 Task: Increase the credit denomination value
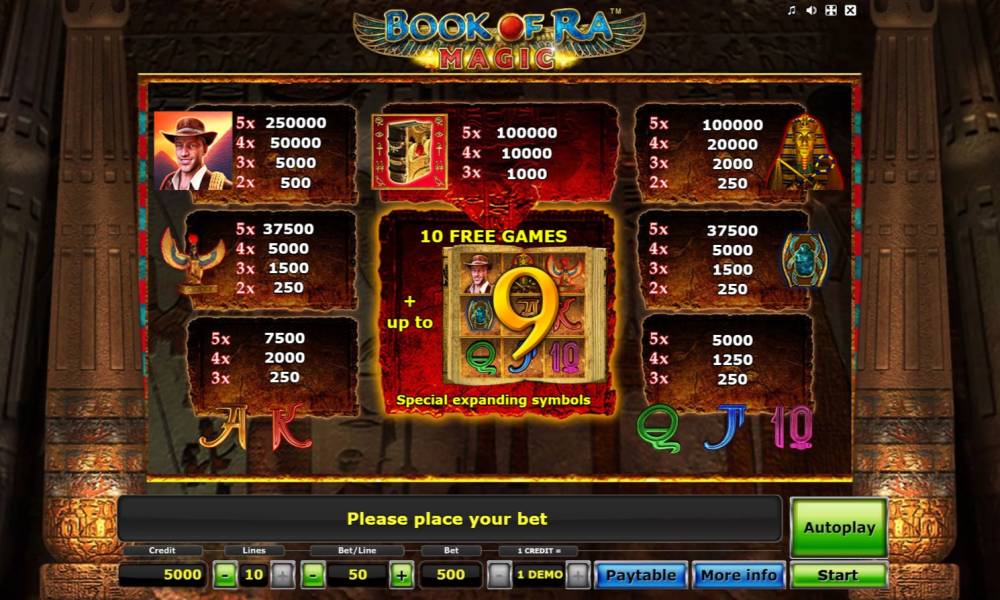pyautogui.click(x=577, y=575)
